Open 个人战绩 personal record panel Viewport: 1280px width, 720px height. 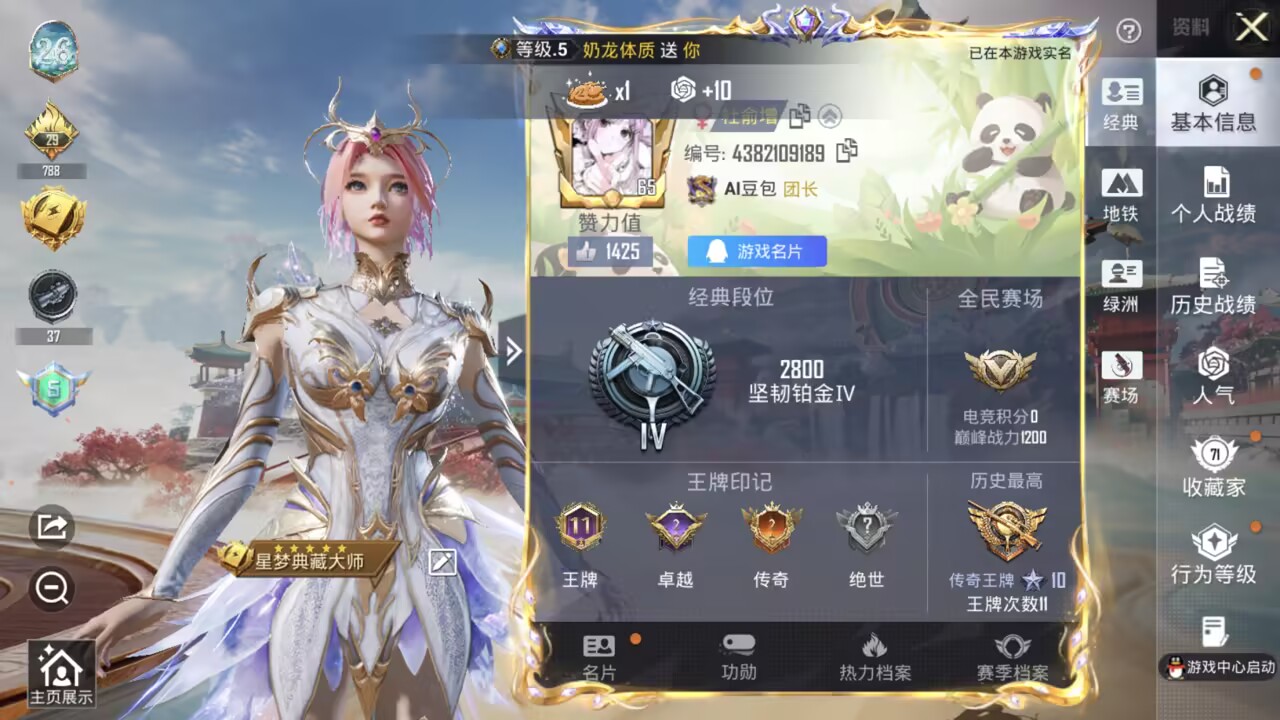(x=1214, y=197)
